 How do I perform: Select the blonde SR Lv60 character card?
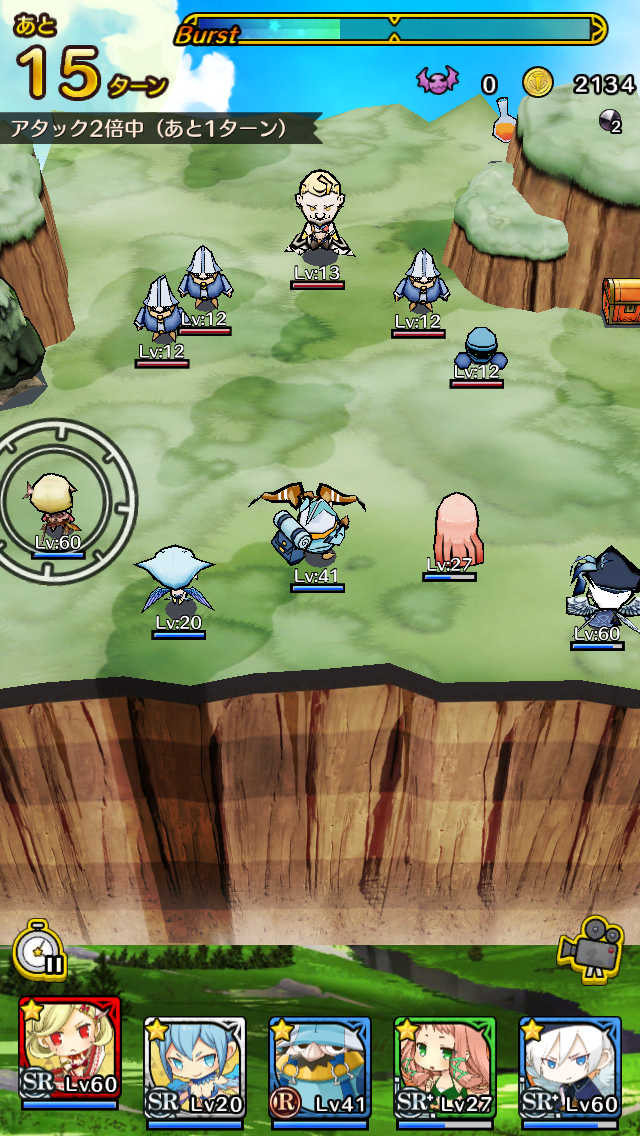69,1062
